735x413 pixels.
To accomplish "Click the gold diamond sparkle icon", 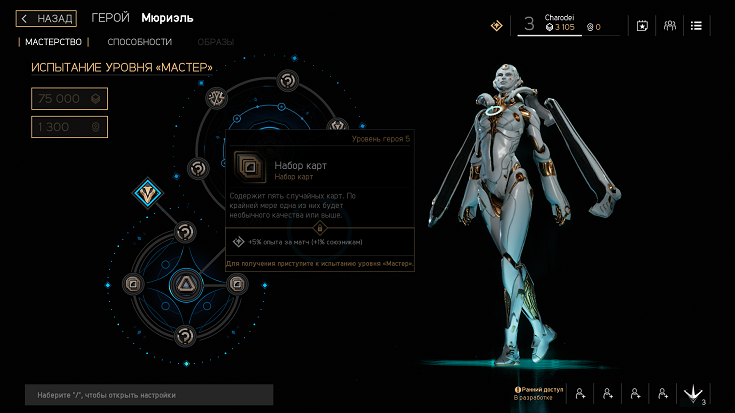I will pyautogui.click(x=496, y=26).
